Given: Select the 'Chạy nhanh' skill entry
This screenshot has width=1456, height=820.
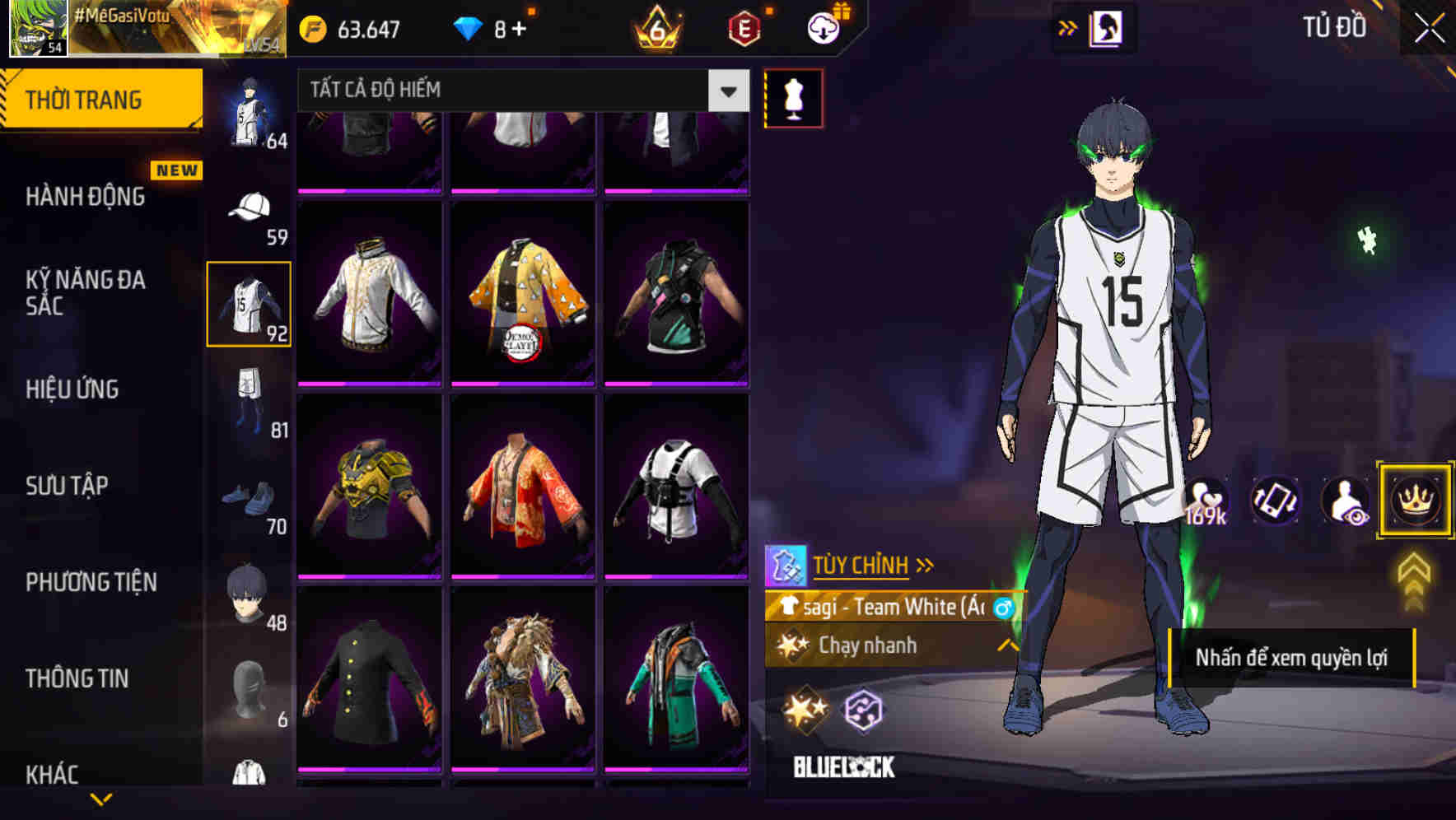Looking at the screenshot, I should point(866,646).
